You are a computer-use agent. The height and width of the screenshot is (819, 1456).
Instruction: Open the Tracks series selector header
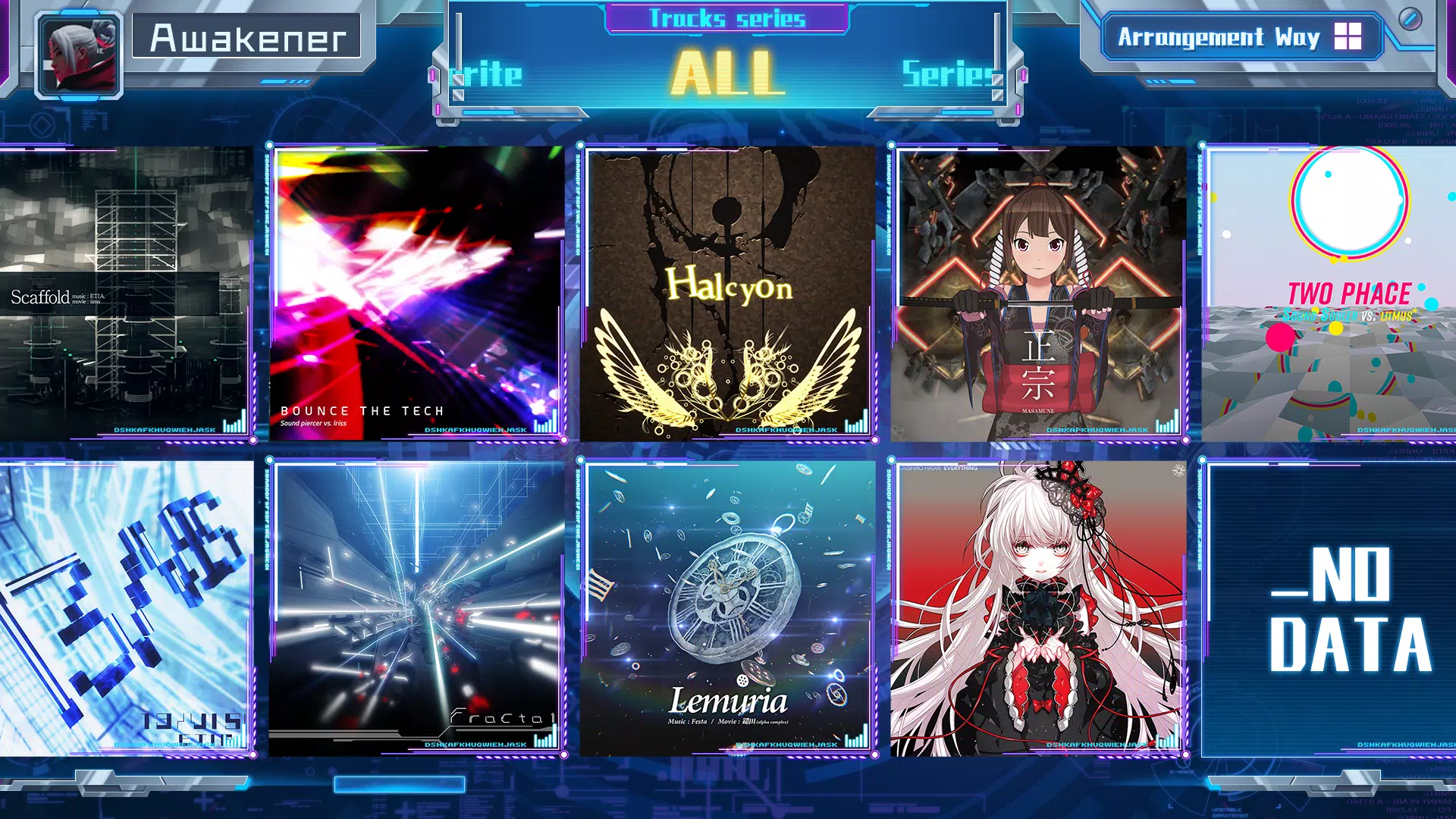coord(726,19)
